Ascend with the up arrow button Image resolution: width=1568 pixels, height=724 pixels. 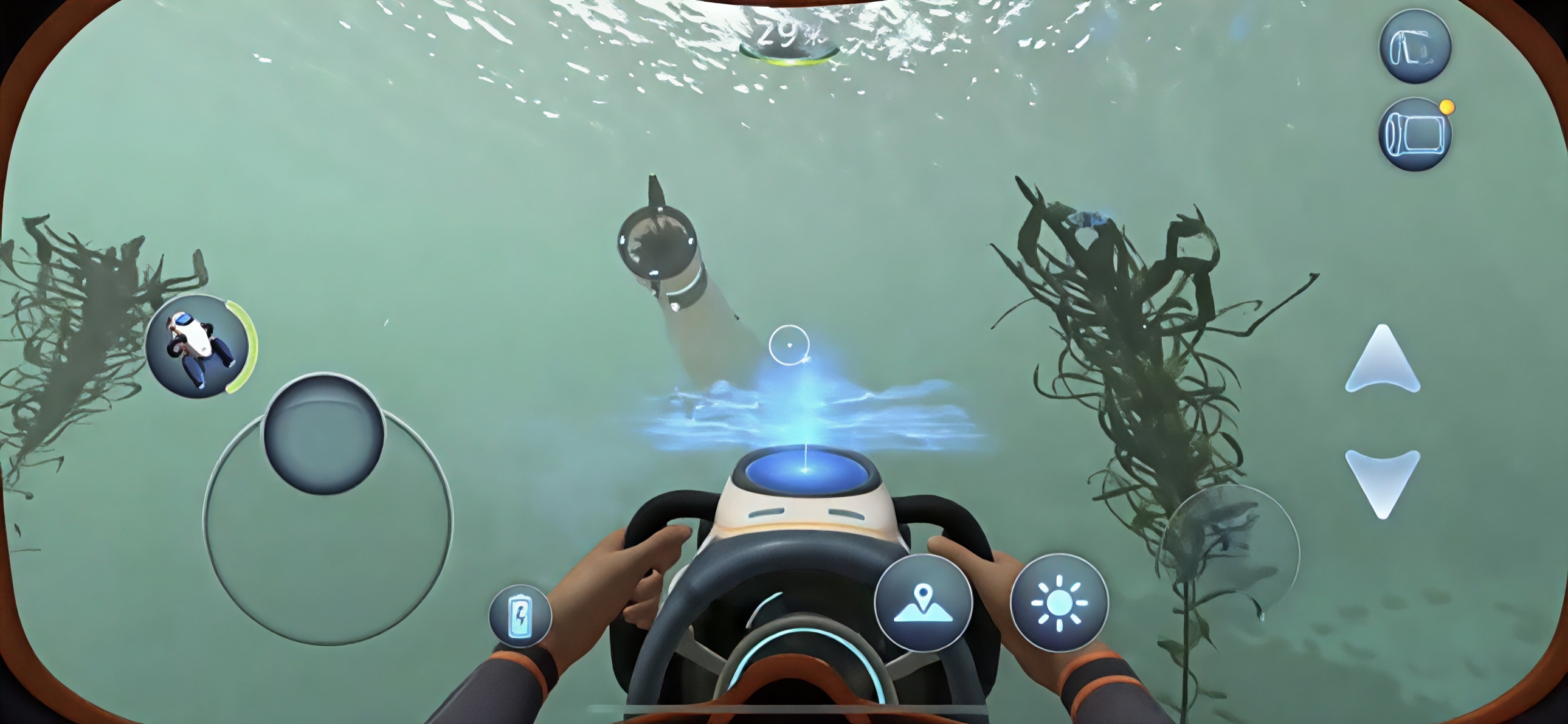[x=1383, y=360]
